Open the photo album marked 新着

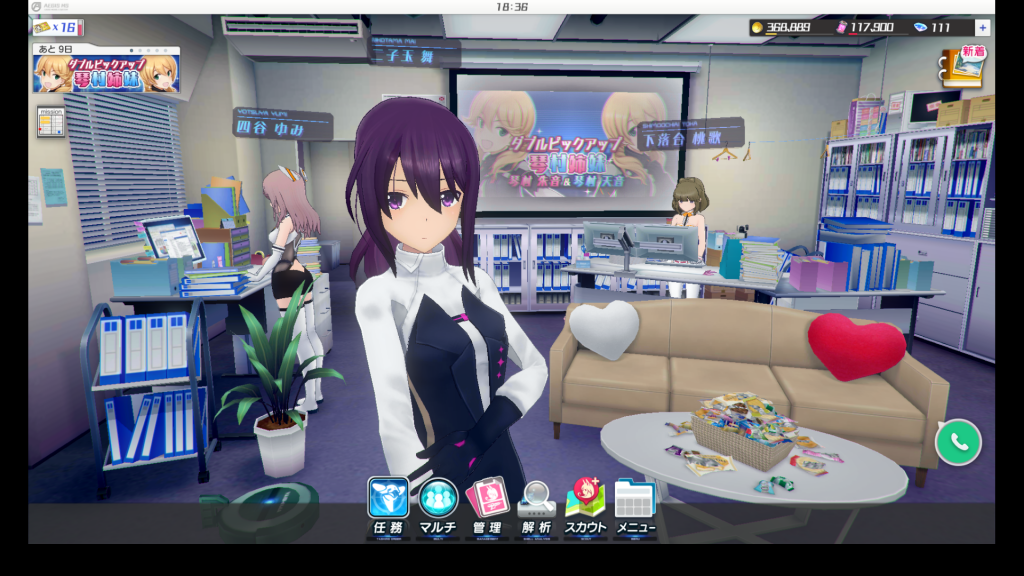point(962,66)
